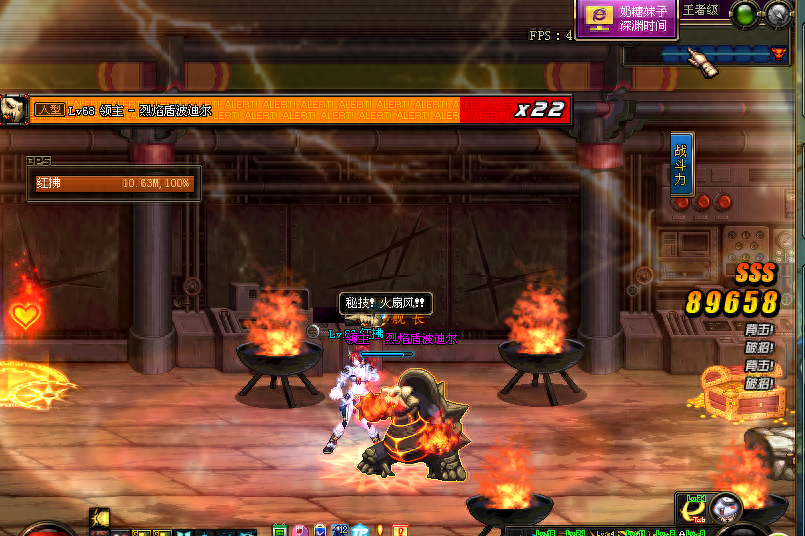Click the glowing heart icon

click(x=26, y=316)
